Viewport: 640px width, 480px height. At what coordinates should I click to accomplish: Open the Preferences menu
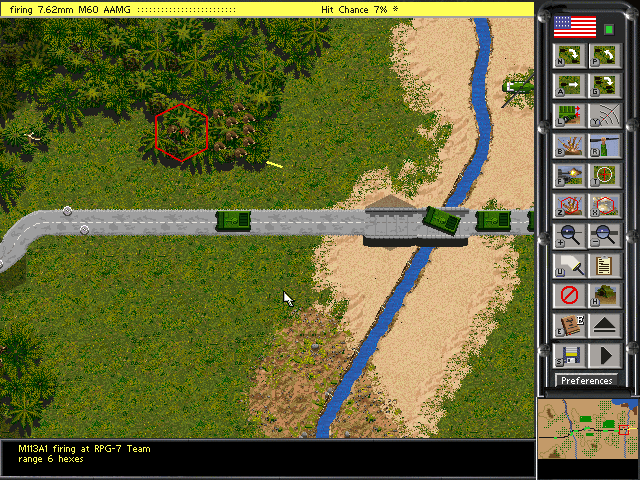point(587,380)
